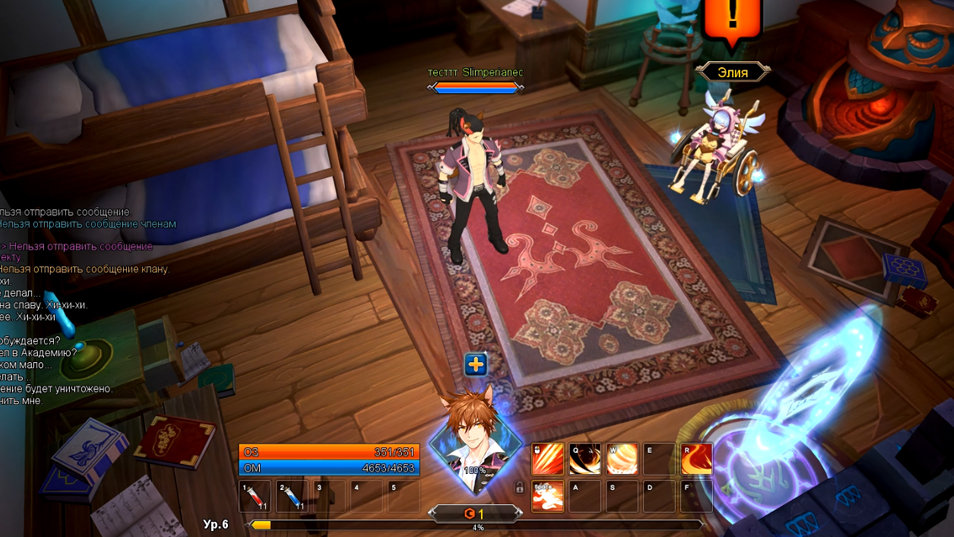The height and width of the screenshot is (537, 954).
Task: Click the blue plus button above the portrait
Action: click(x=476, y=365)
